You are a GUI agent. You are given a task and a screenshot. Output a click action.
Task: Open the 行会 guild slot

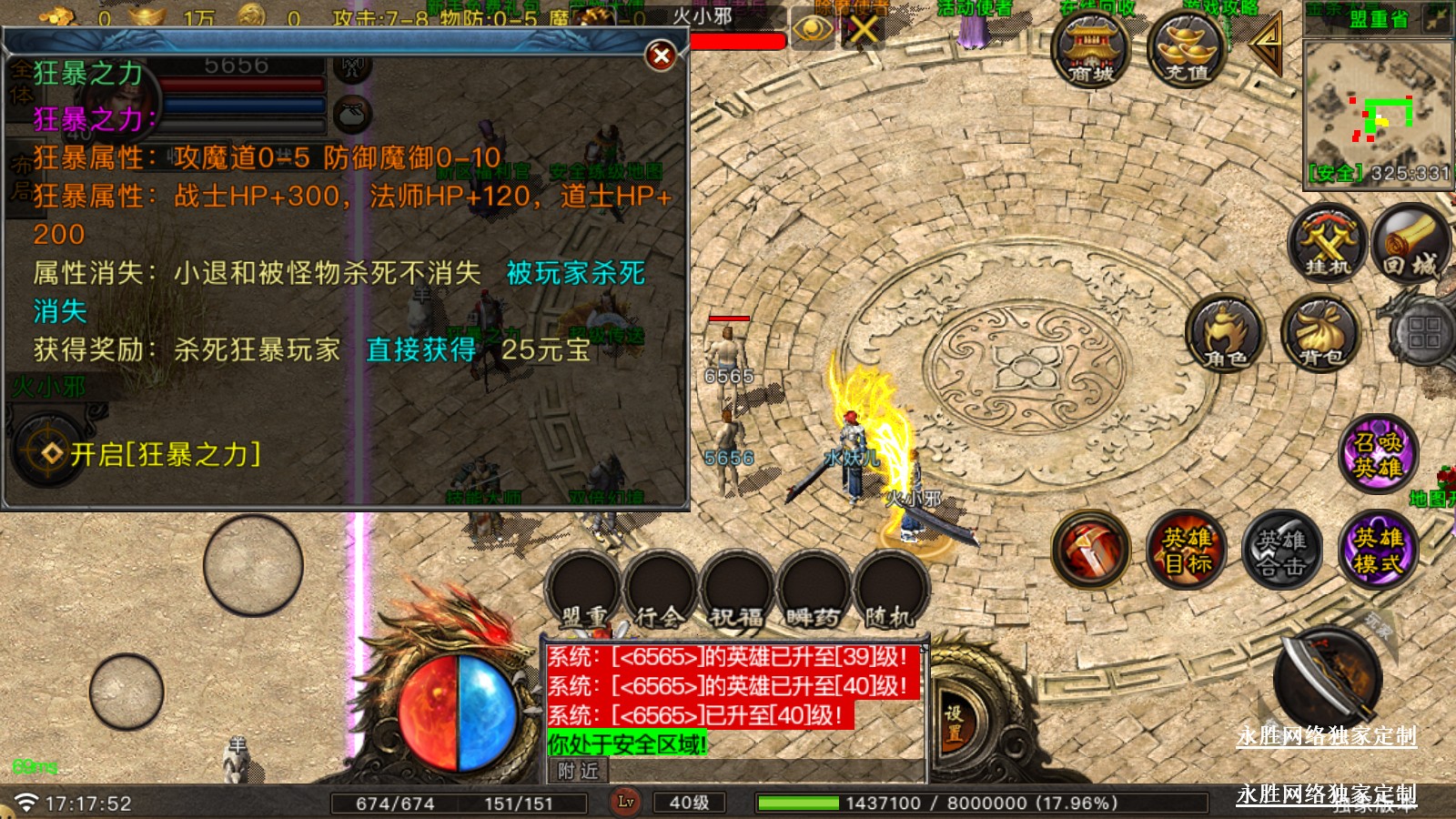(x=660, y=591)
